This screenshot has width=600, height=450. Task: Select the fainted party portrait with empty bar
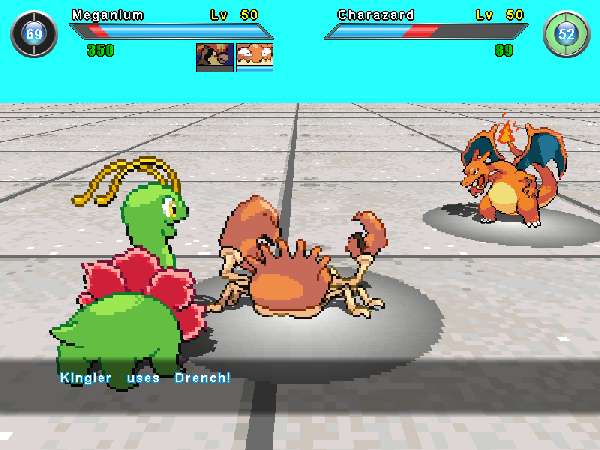[215, 56]
